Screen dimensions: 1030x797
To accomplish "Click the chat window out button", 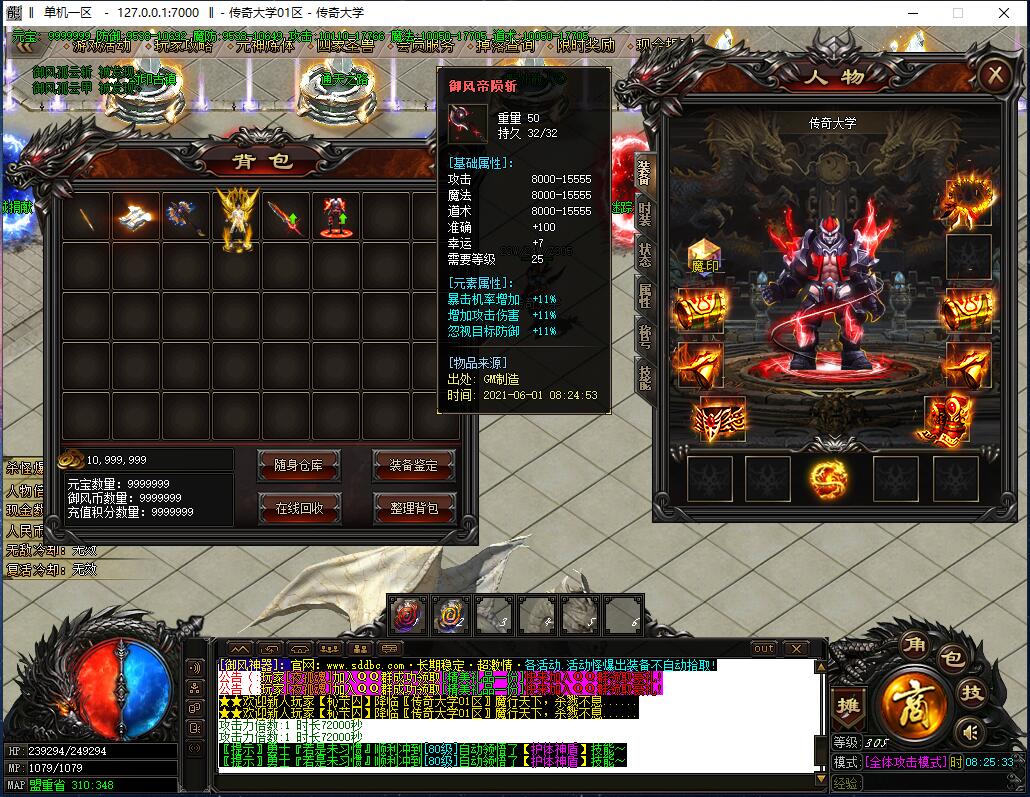I will point(764,649).
